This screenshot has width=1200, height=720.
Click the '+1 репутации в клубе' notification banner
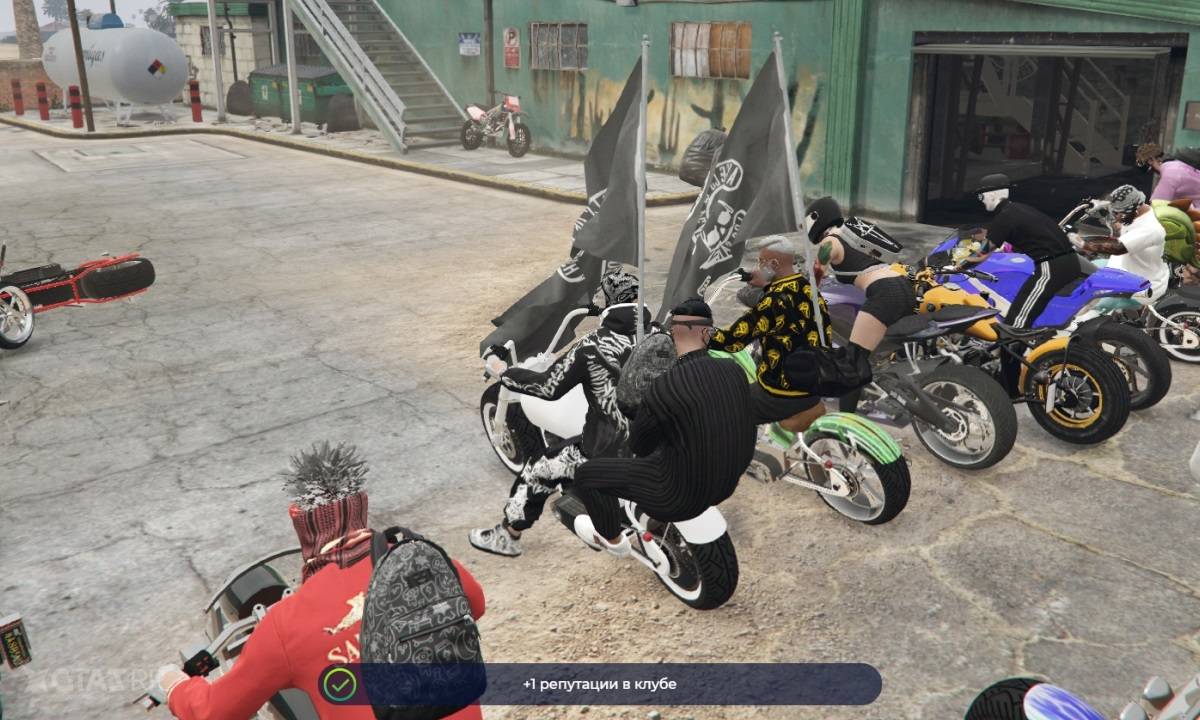[x=600, y=684]
